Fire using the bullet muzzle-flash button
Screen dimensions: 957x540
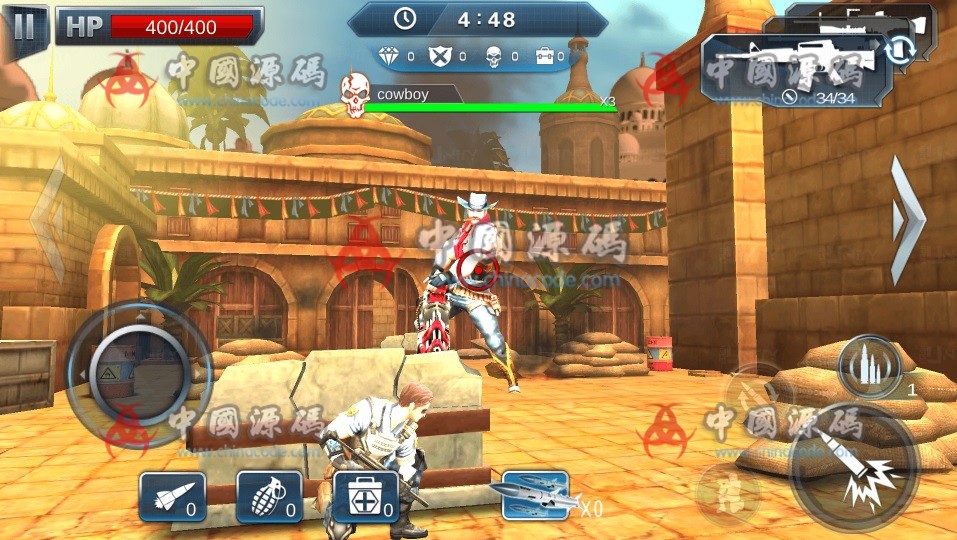tap(854, 468)
